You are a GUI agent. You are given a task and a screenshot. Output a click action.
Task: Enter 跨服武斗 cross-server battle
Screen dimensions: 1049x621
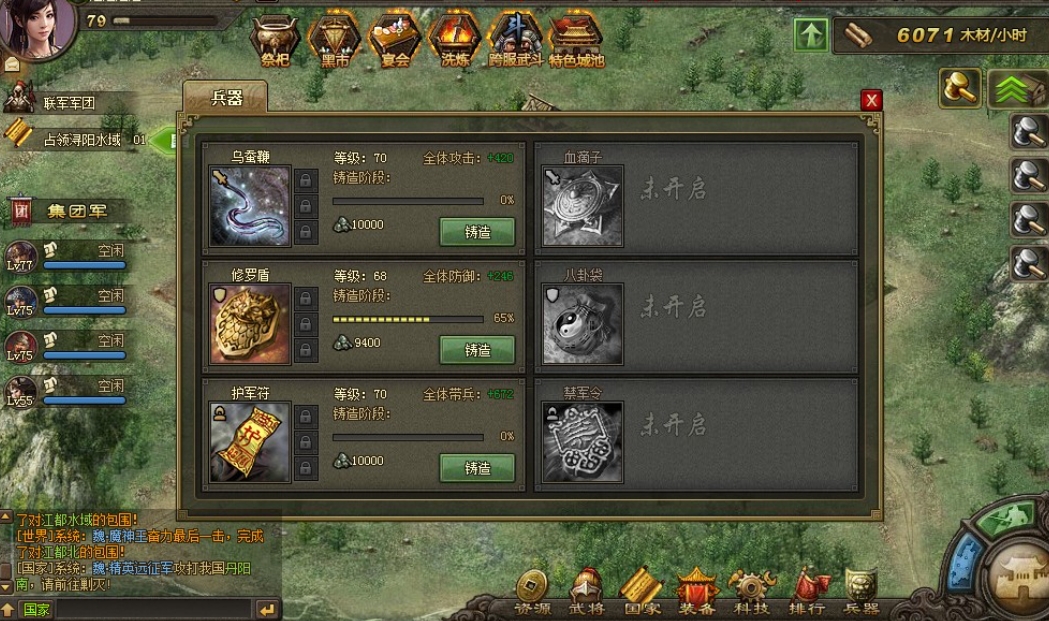pos(515,42)
